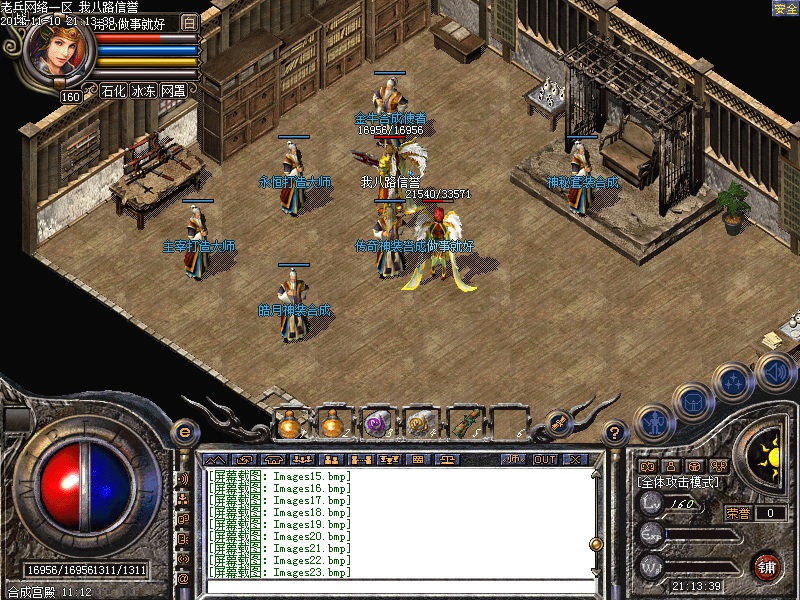The height and width of the screenshot is (600, 800).
Task: Open the character status round button
Action: coord(652,421)
